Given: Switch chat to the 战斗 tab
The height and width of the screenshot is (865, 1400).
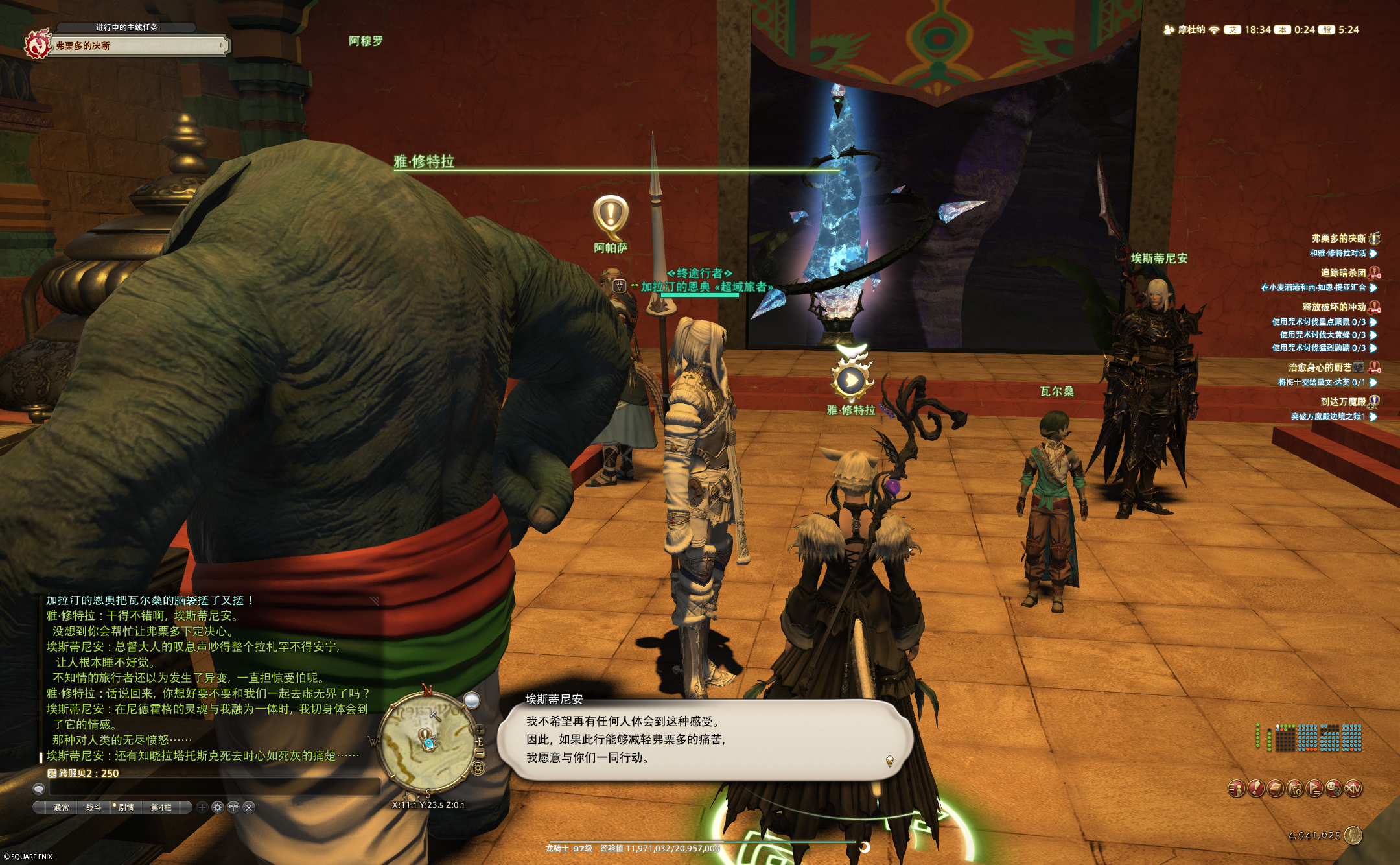Looking at the screenshot, I should [94, 807].
